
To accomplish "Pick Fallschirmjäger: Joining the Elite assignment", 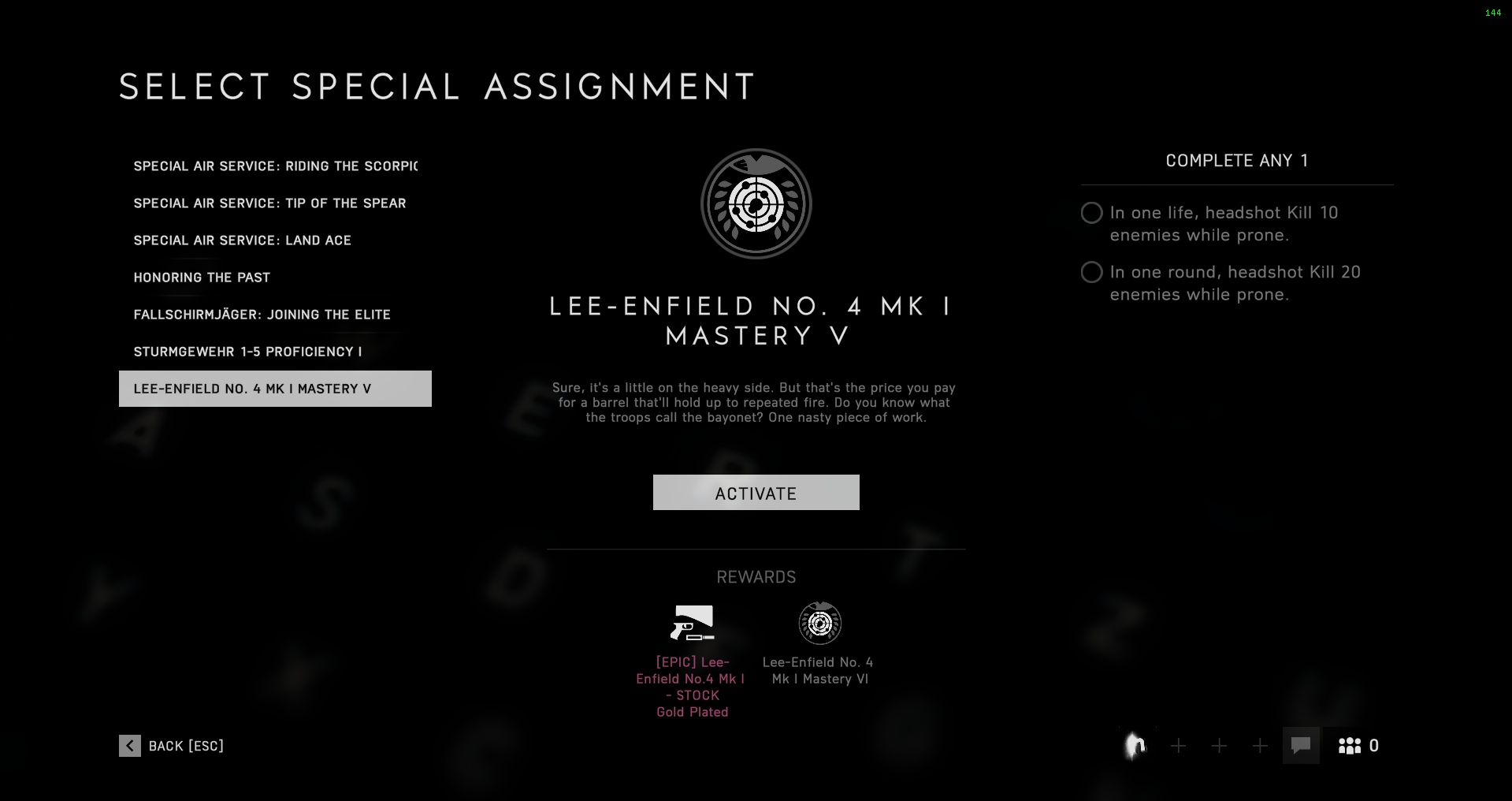I will tap(262, 315).
